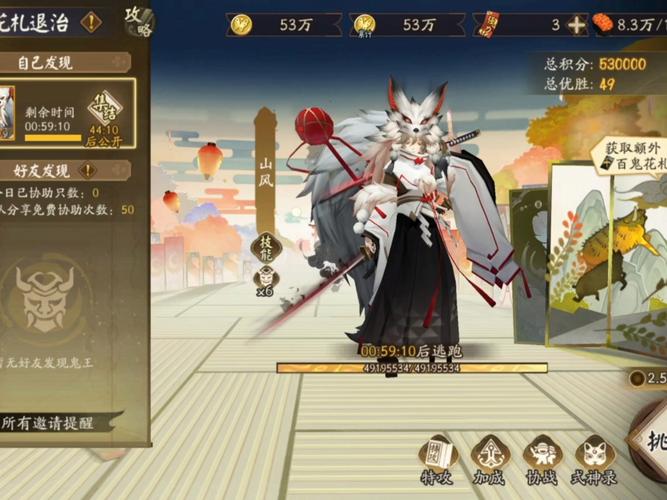
Task: Open the 攻略 strategy guide
Action: pyautogui.click(x=138, y=20)
